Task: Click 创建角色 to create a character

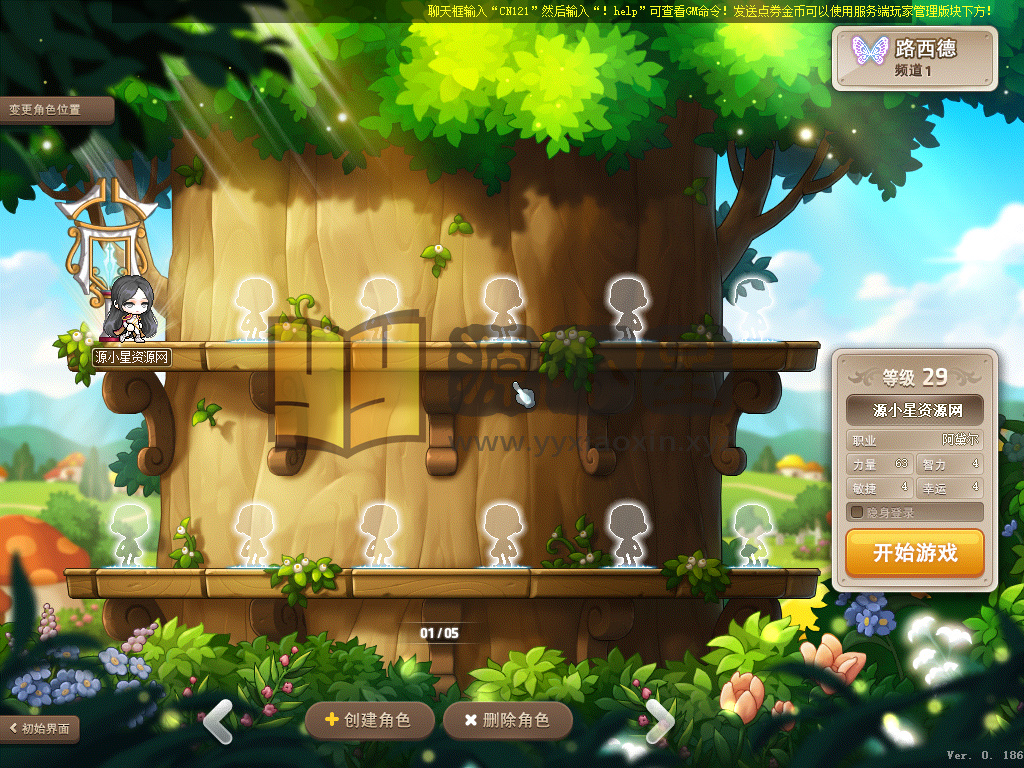Action: (370, 720)
